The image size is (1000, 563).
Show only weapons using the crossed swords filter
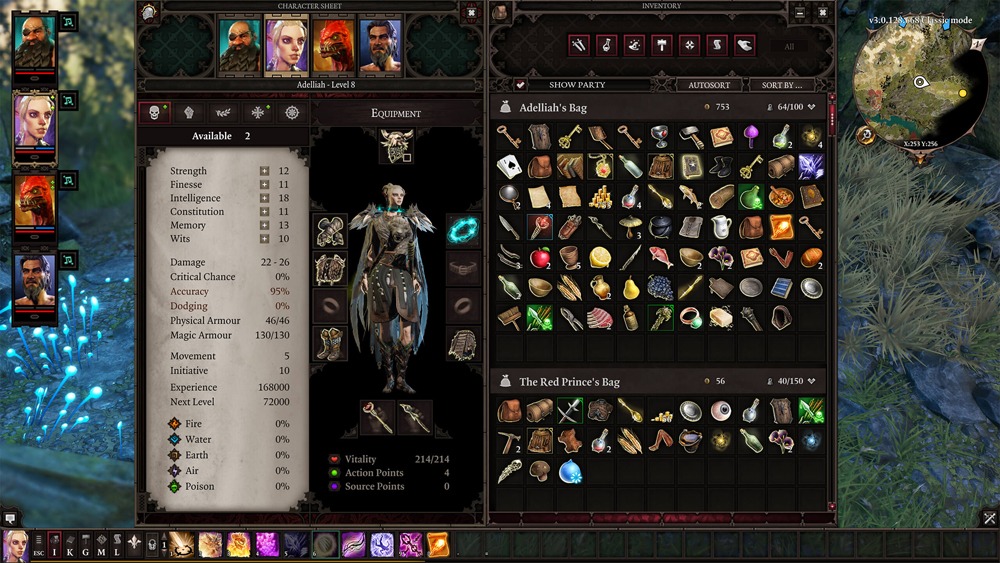(x=579, y=45)
